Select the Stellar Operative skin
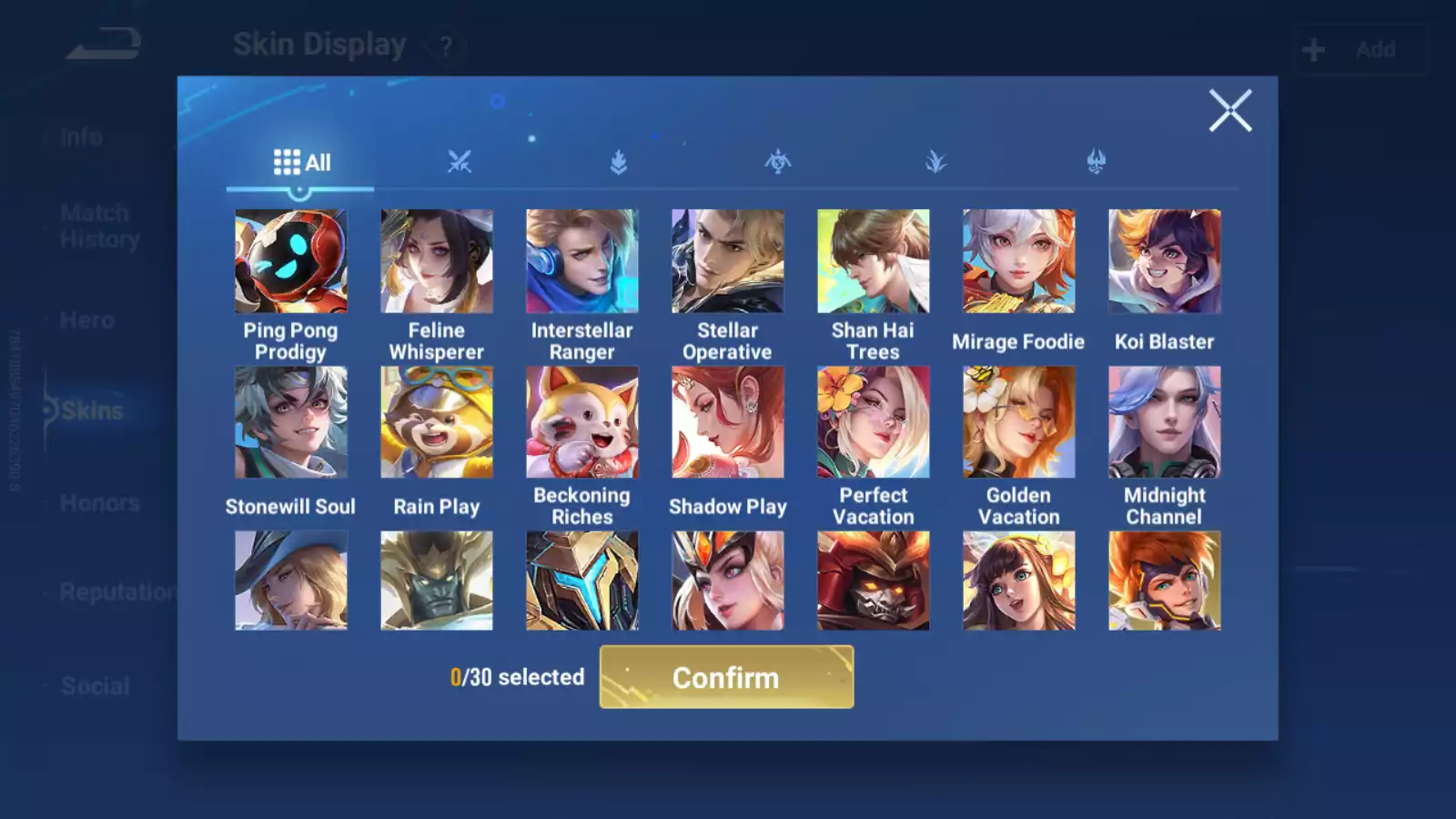1456x819 pixels. [x=727, y=262]
